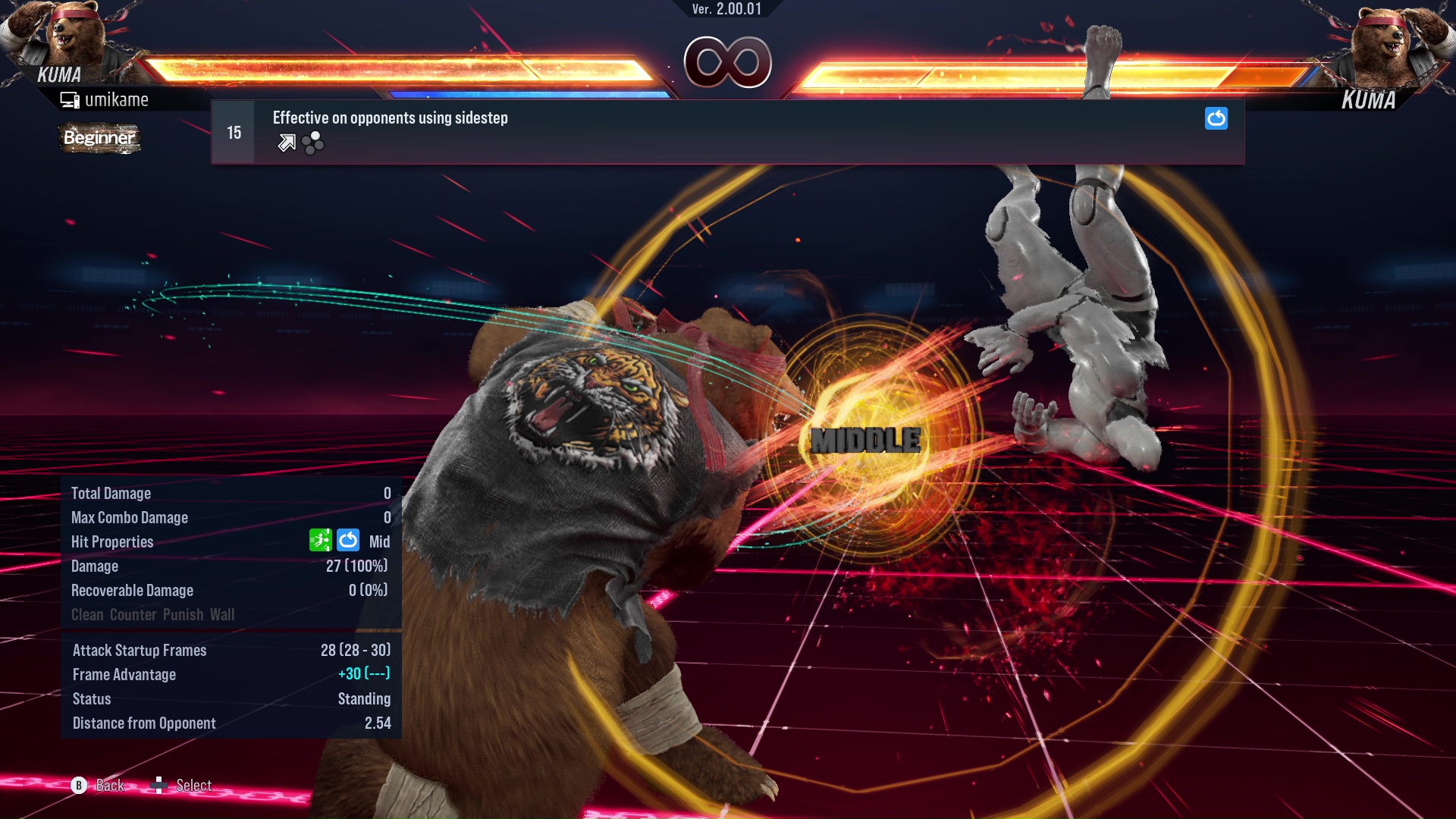
Task: Click the blue replay icon on the command bar
Action: (x=1216, y=118)
